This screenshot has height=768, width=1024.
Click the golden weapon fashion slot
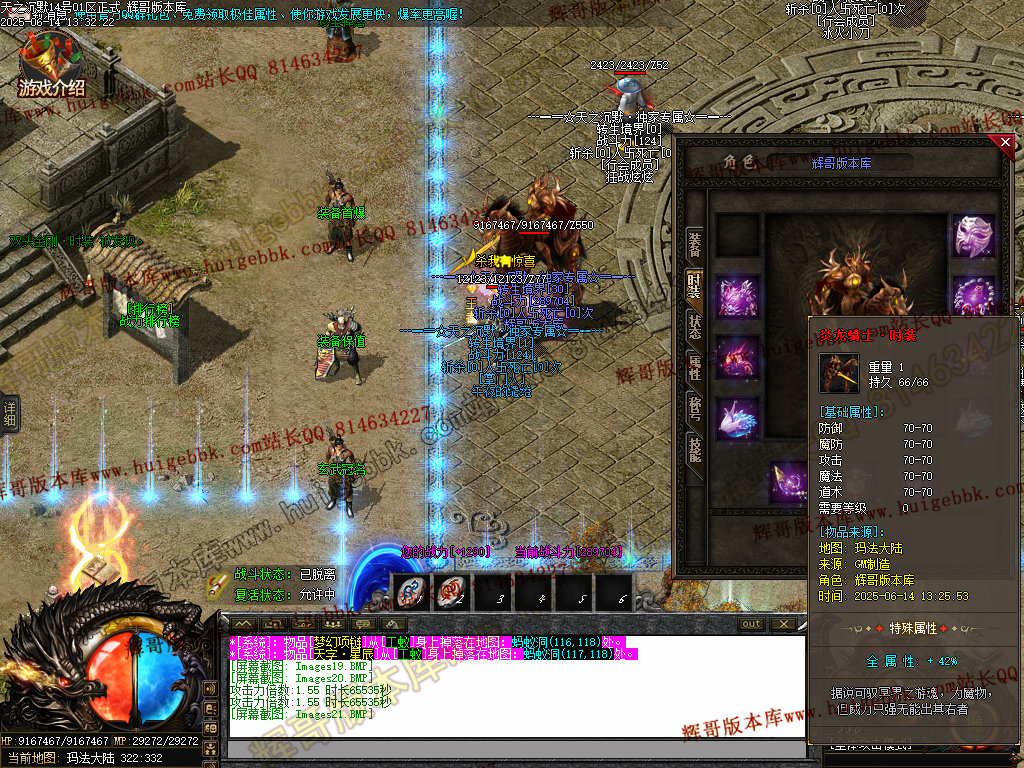click(x=789, y=482)
